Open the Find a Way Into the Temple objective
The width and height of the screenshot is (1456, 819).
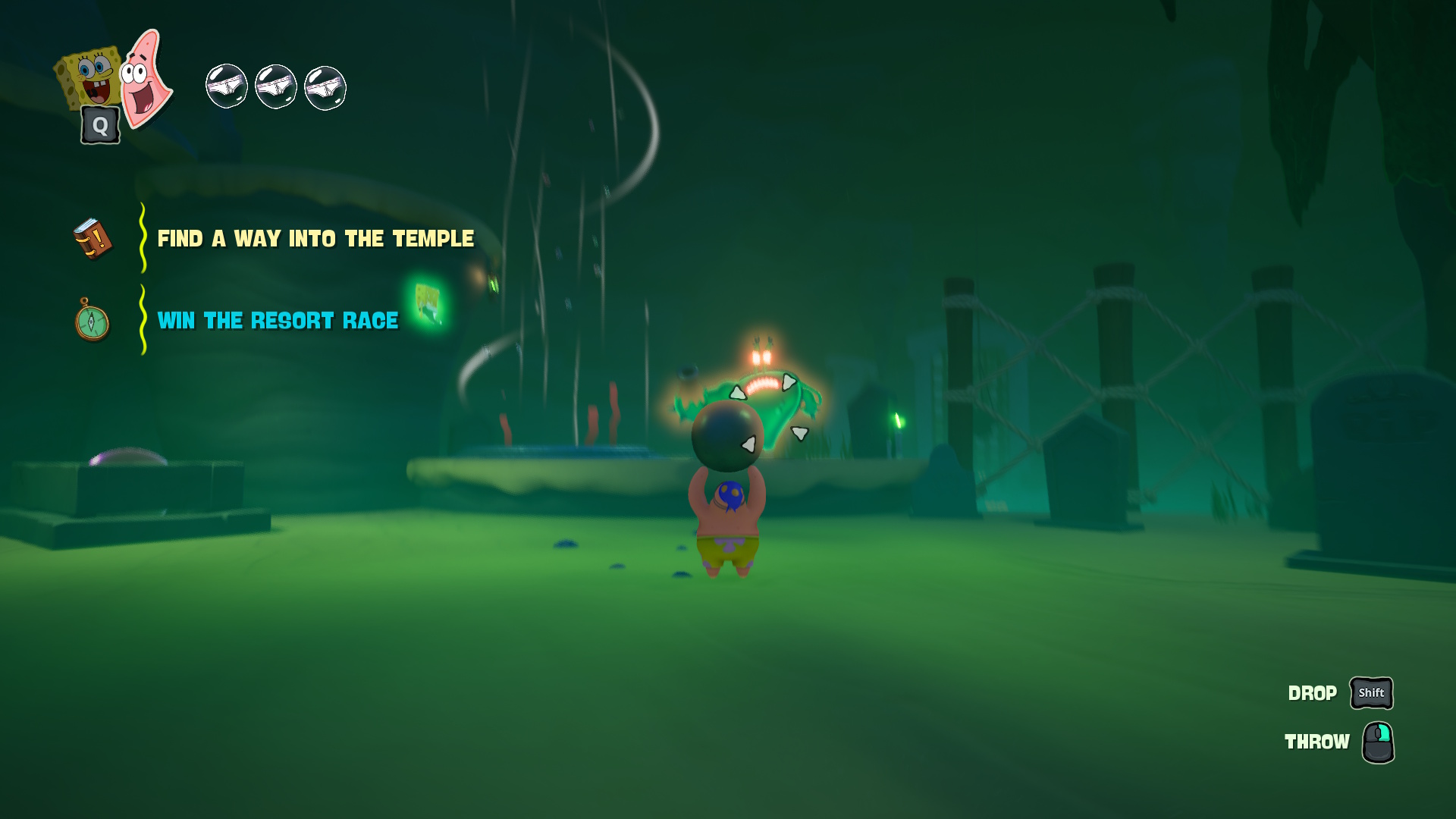[x=315, y=239]
